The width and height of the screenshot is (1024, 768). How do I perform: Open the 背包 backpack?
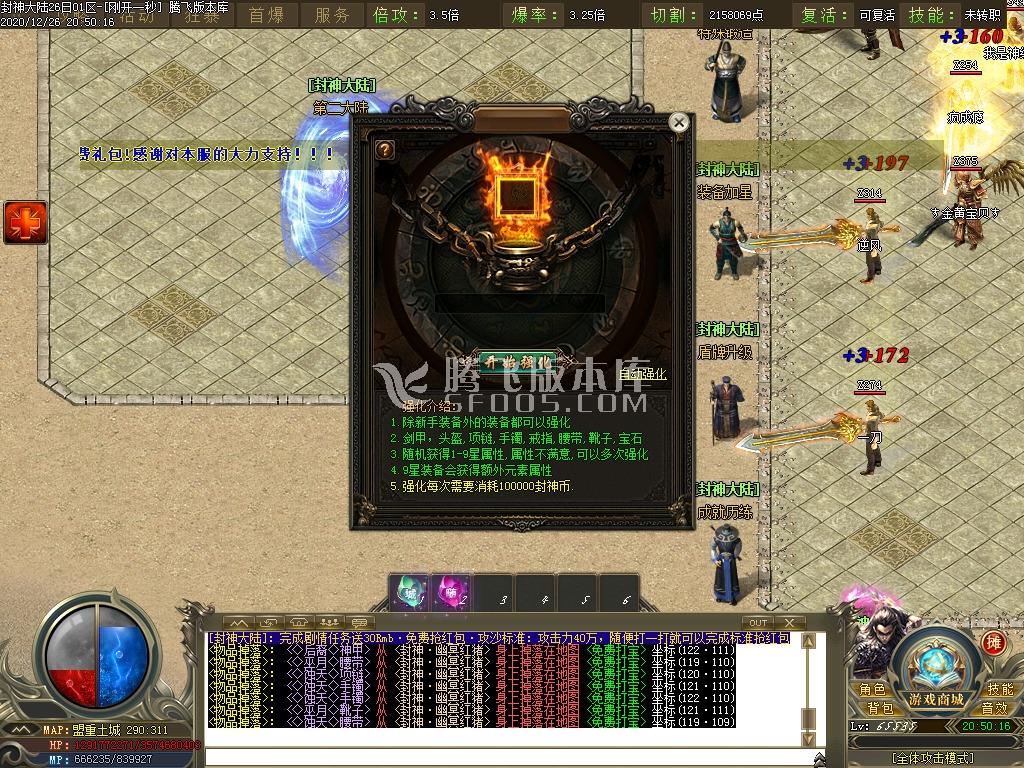[x=880, y=708]
